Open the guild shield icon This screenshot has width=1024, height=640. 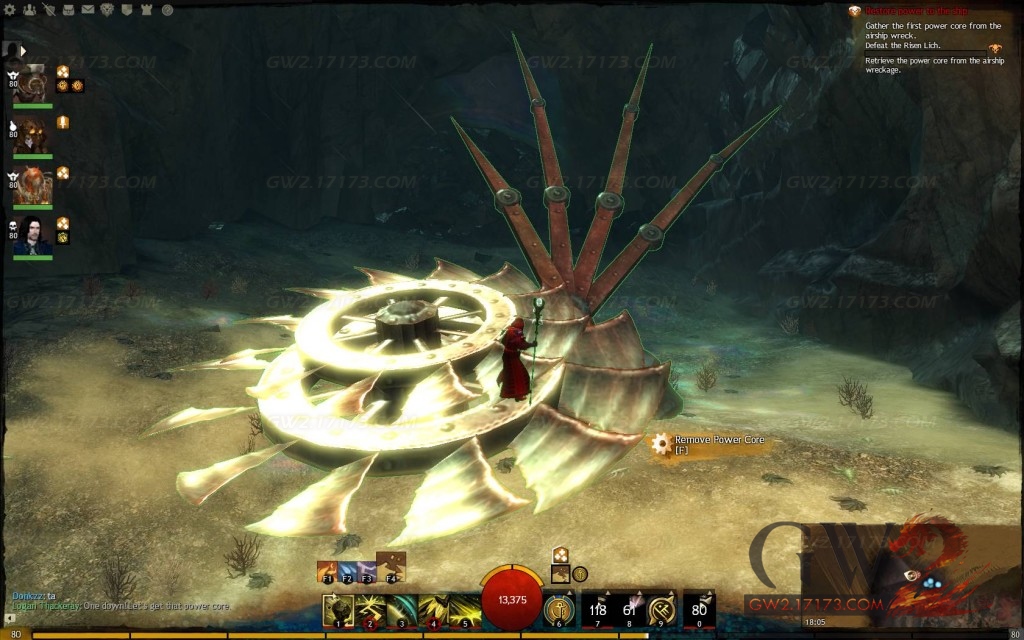click(125, 9)
